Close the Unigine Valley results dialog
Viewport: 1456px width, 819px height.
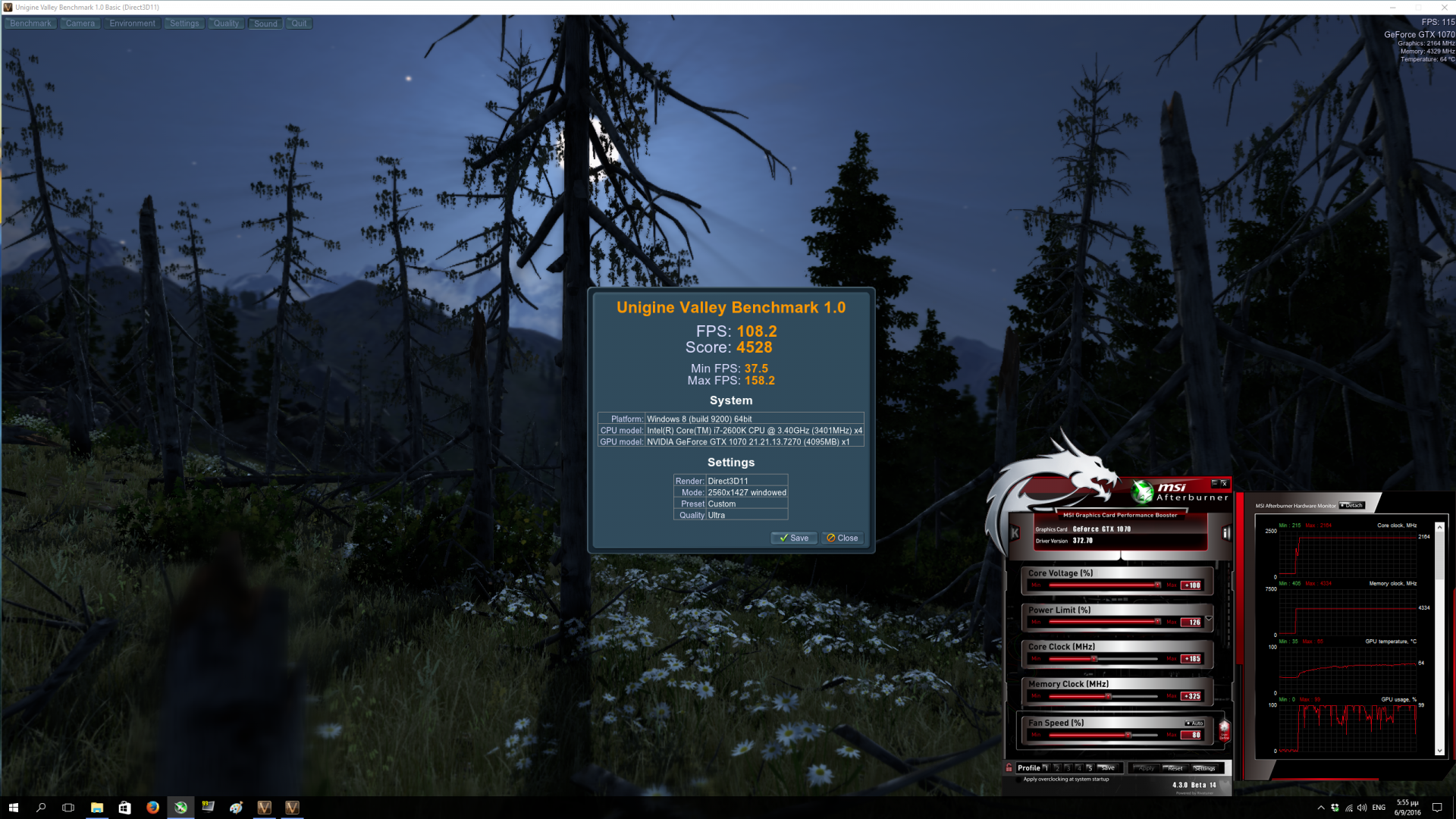(x=843, y=538)
